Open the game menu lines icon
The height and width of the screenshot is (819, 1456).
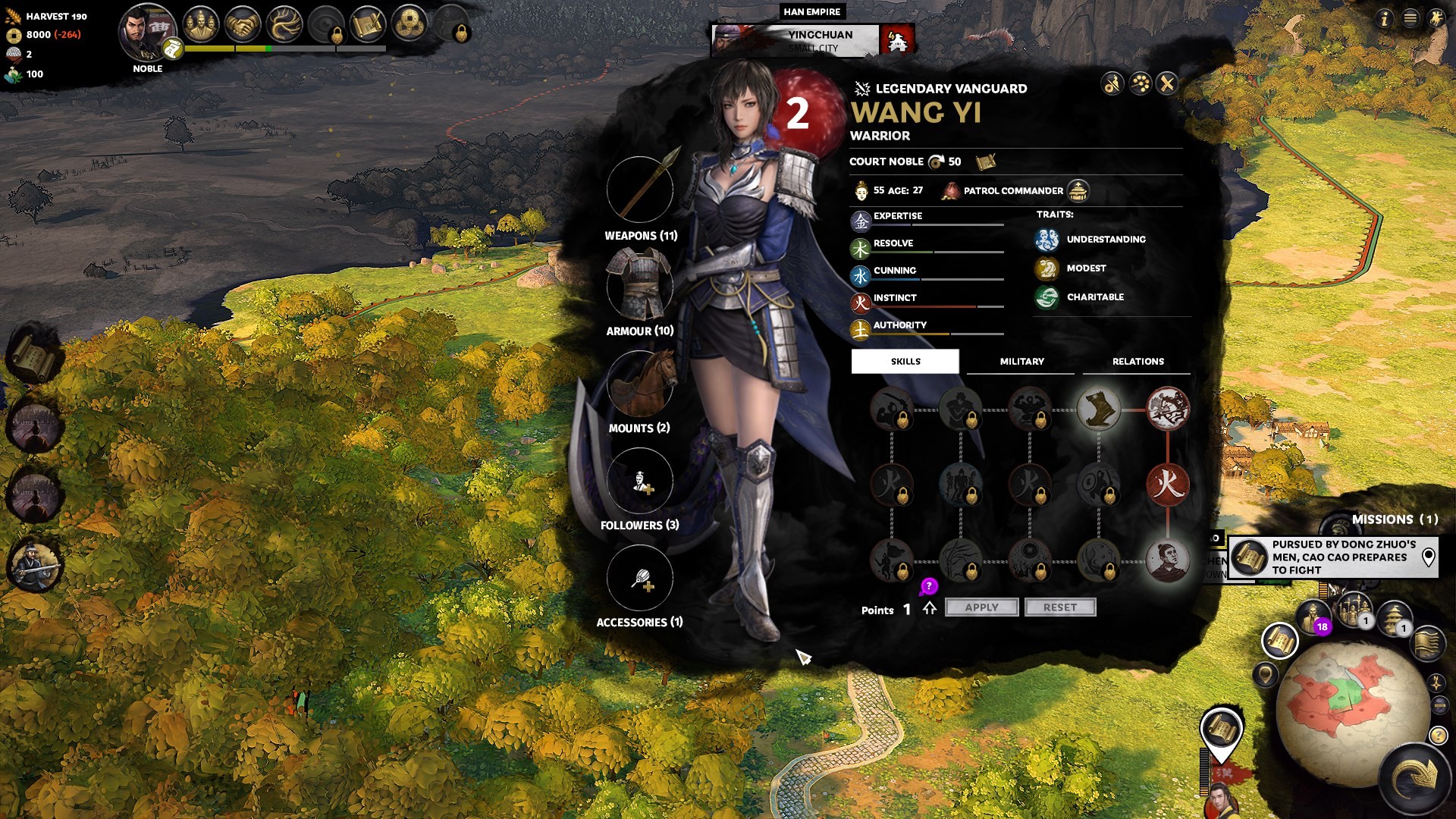click(x=1410, y=18)
